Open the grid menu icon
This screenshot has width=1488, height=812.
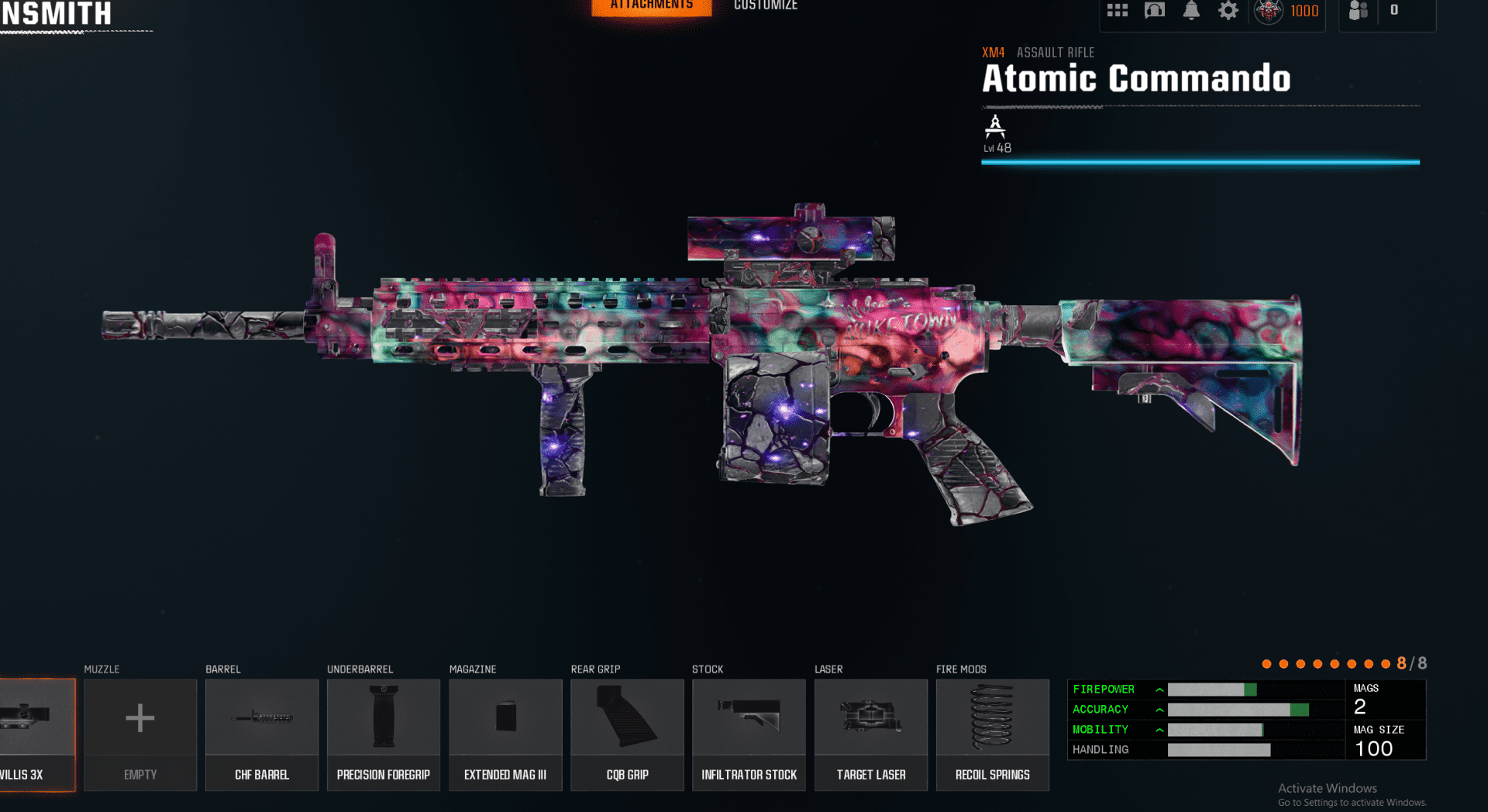1118,11
